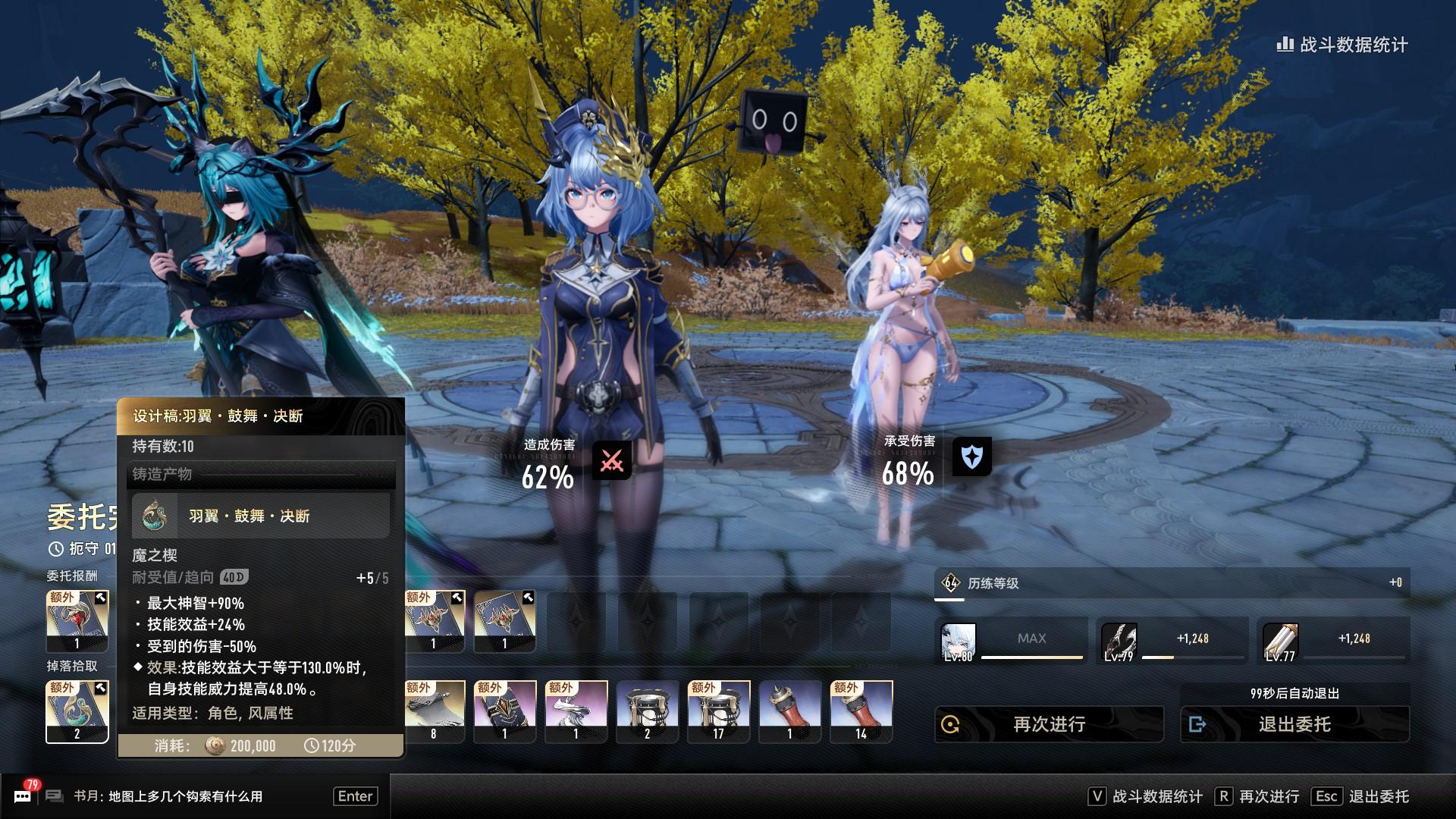1456x819 pixels.
Task: Exit via the 退出委托 button
Action: 1294,724
